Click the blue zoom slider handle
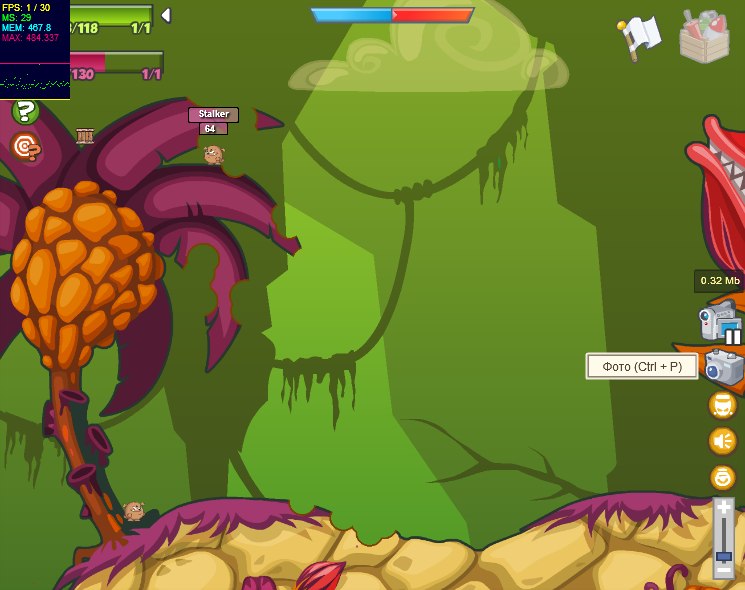This screenshot has width=745, height=590. (723, 555)
